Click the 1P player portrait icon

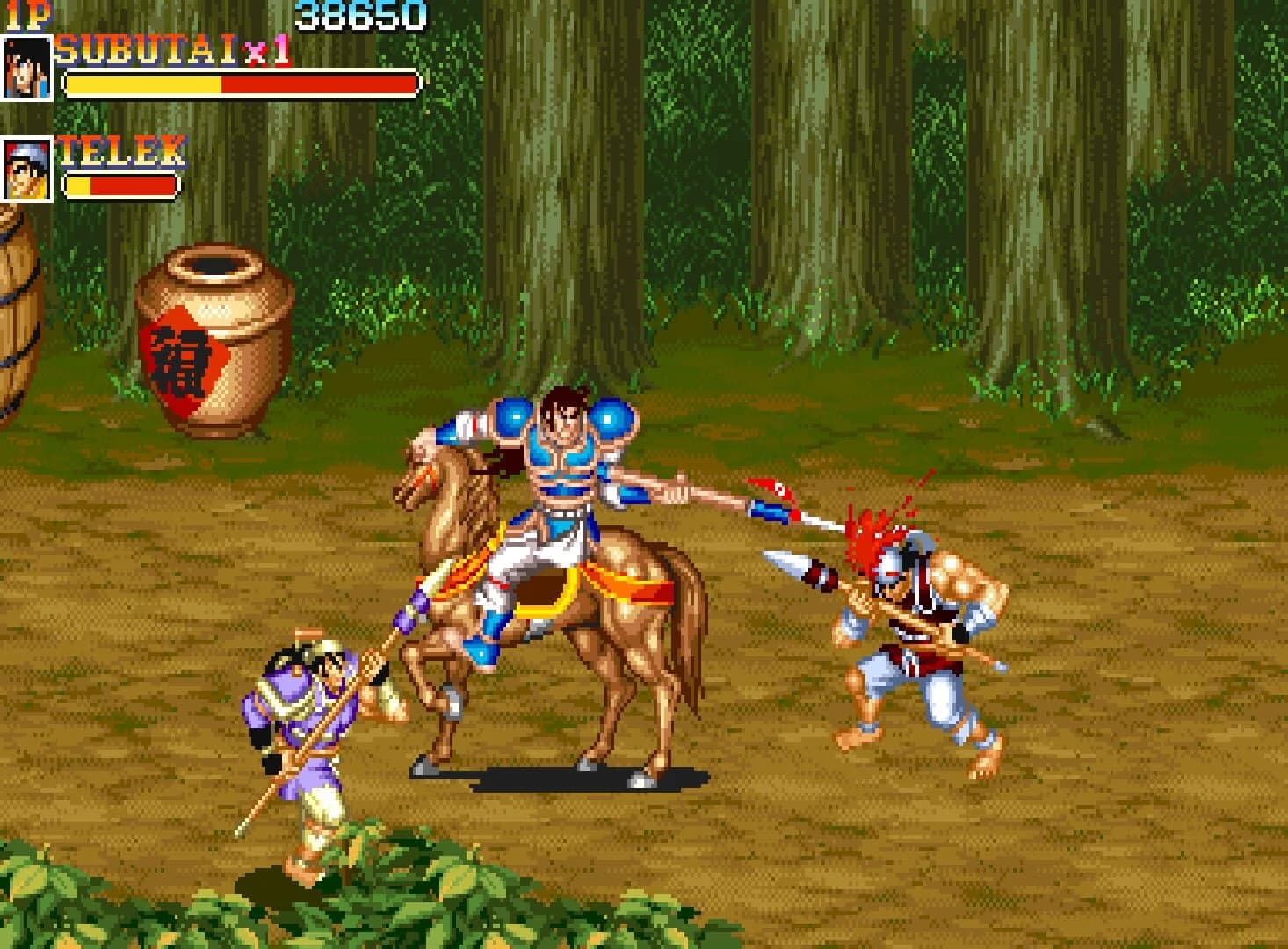click(26, 66)
